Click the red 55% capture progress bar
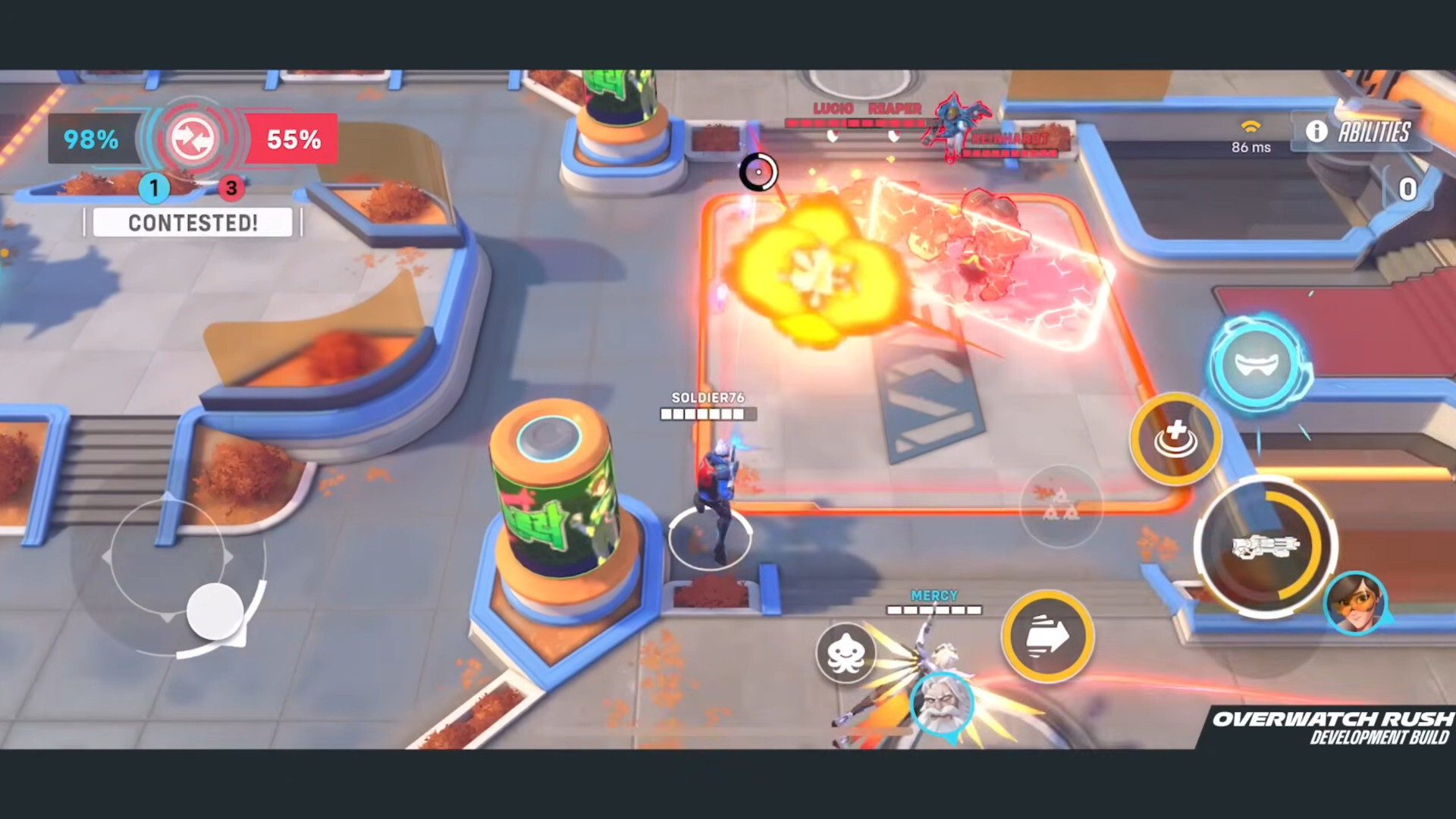1456x819 pixels. [291, 139]
